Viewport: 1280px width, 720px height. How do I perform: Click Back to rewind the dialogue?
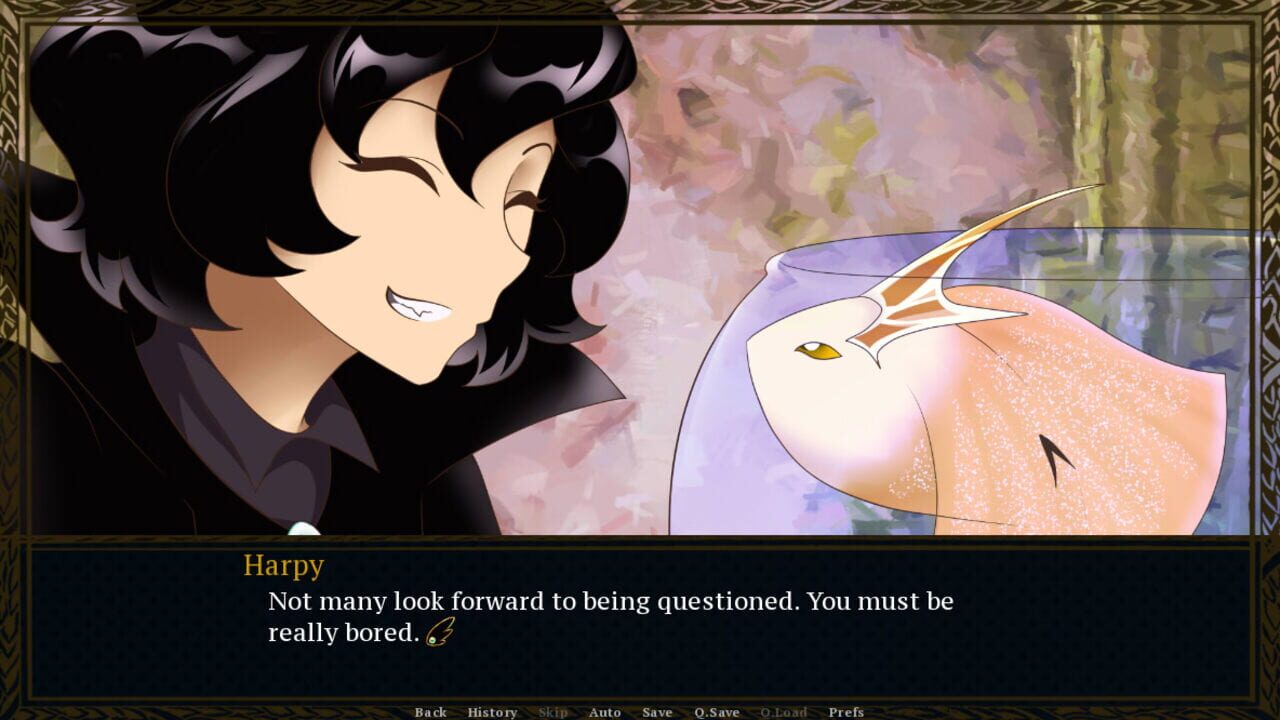tap(430, 712)
